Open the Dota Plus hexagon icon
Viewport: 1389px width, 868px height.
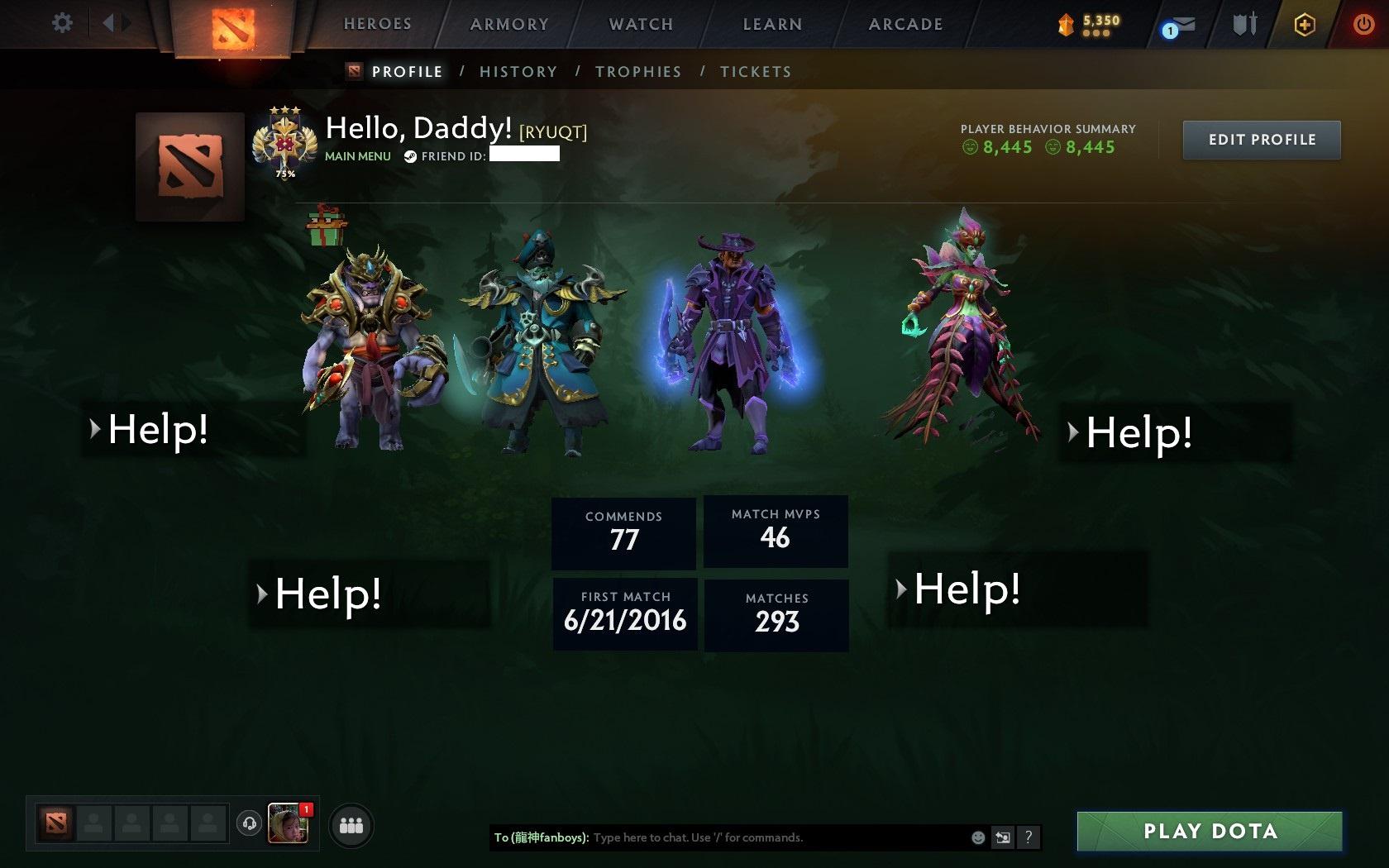[x=1305, y=25]
